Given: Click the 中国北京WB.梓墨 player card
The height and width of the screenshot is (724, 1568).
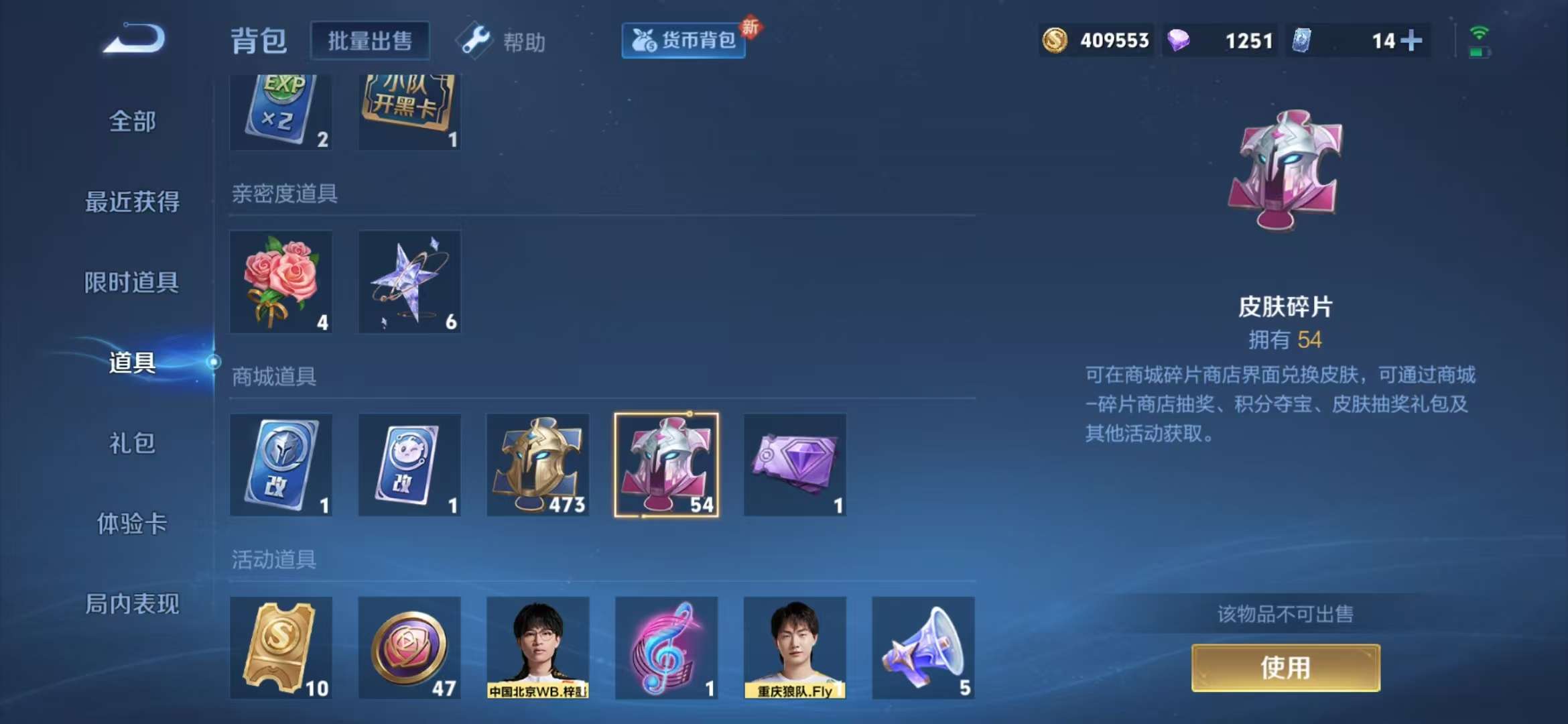Looking at the screenshot, I should point(538,647).
